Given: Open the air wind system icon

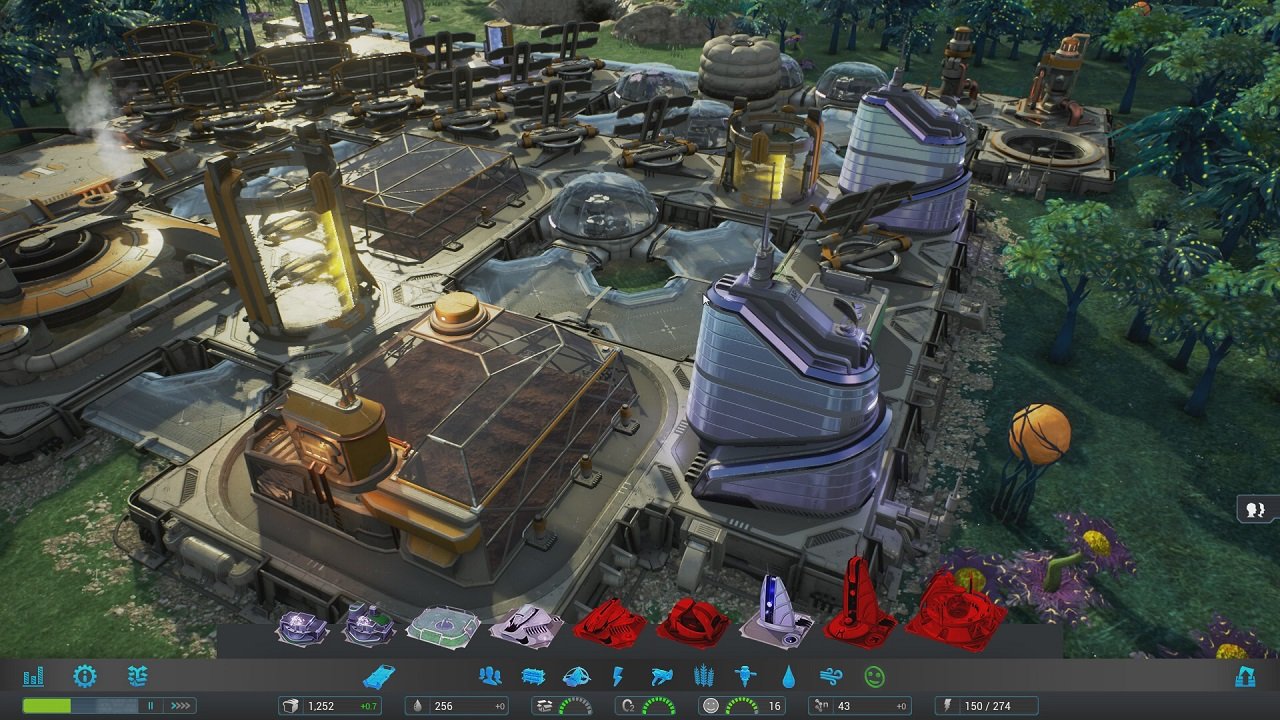Looking at the screenshot, I should (x=830, y=677).
